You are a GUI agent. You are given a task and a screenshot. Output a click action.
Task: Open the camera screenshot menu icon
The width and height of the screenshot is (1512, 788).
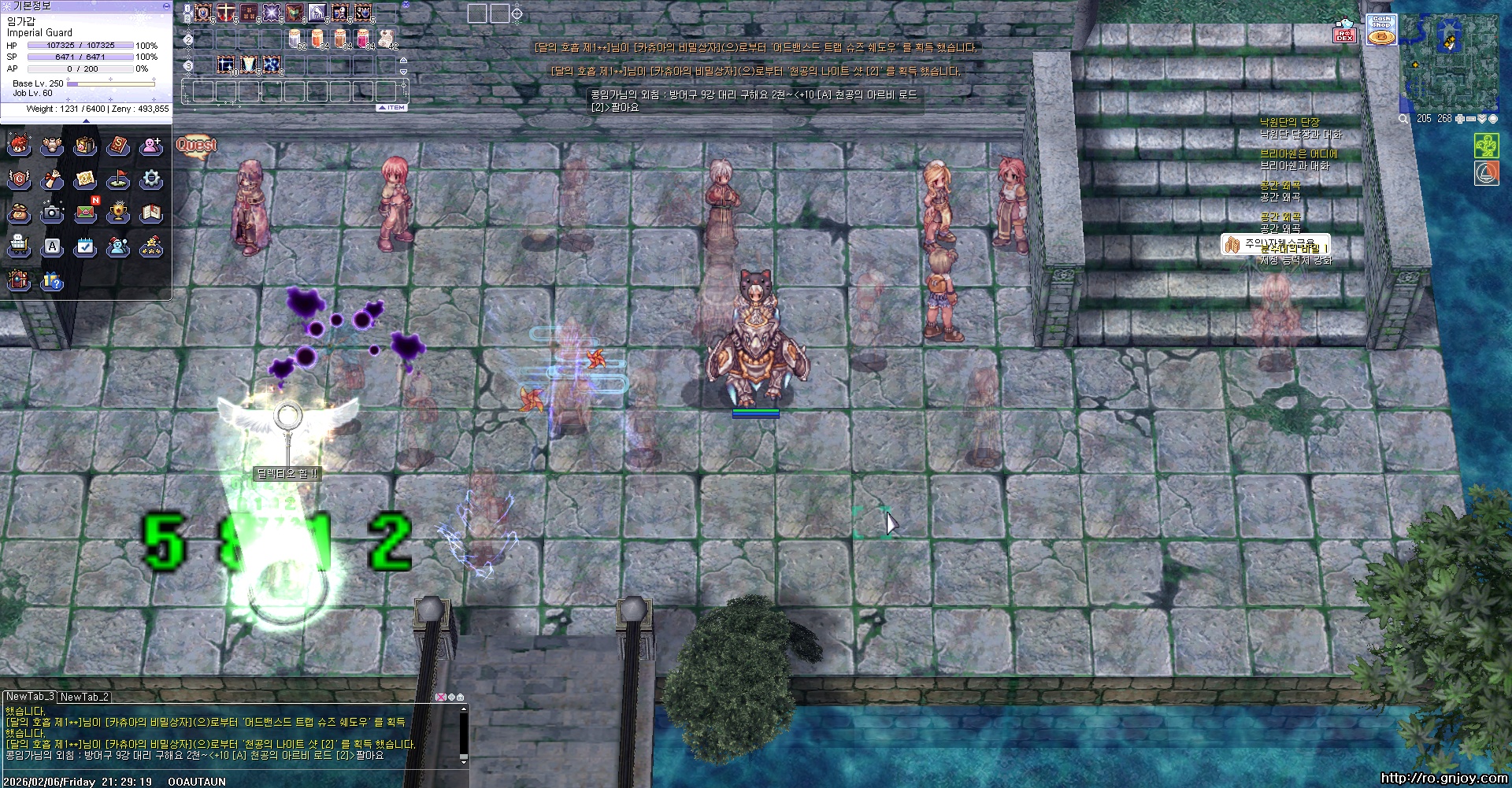52,213
